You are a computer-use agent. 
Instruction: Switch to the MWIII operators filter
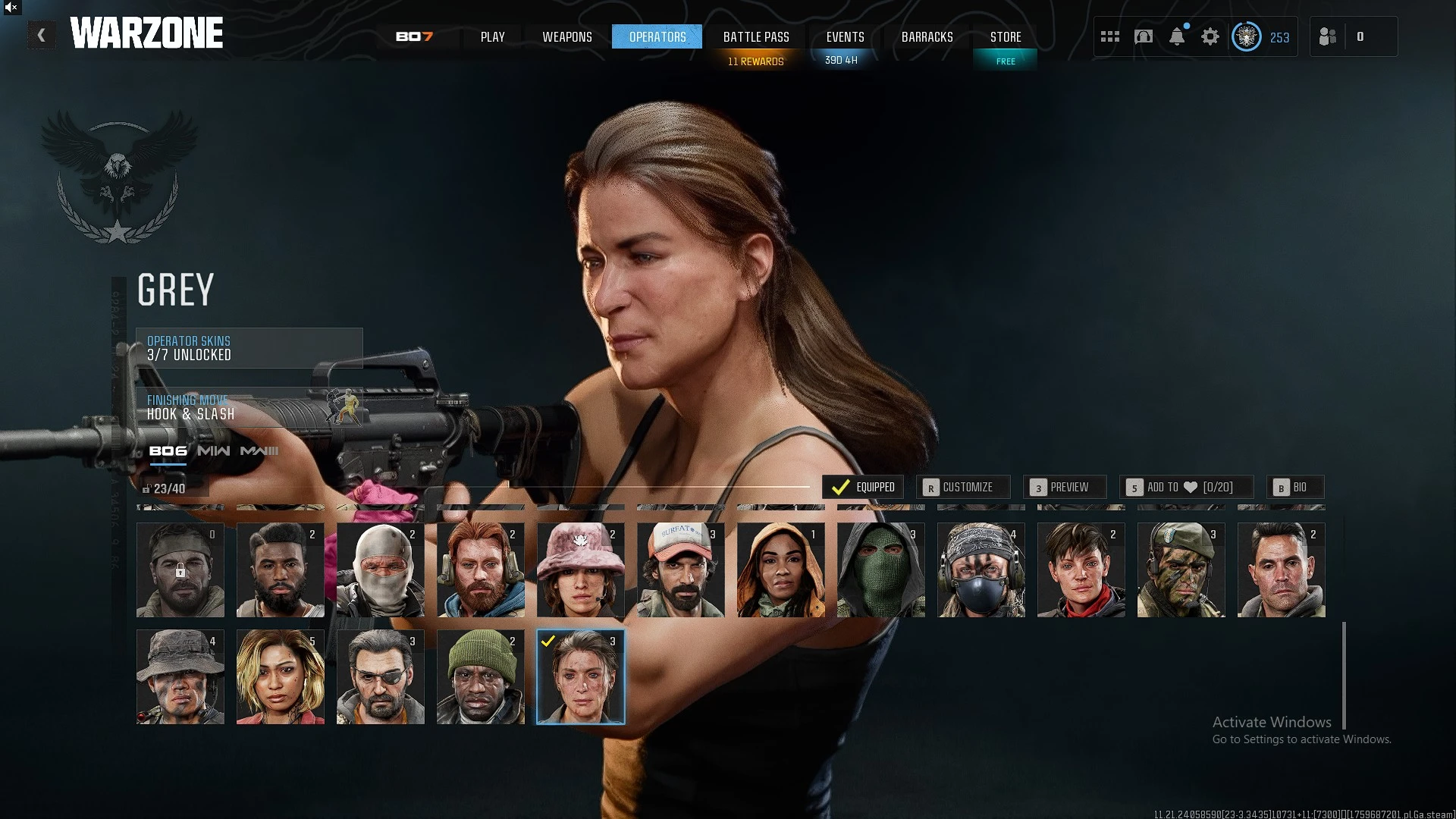pyautogui.click(x=259, y=450)
